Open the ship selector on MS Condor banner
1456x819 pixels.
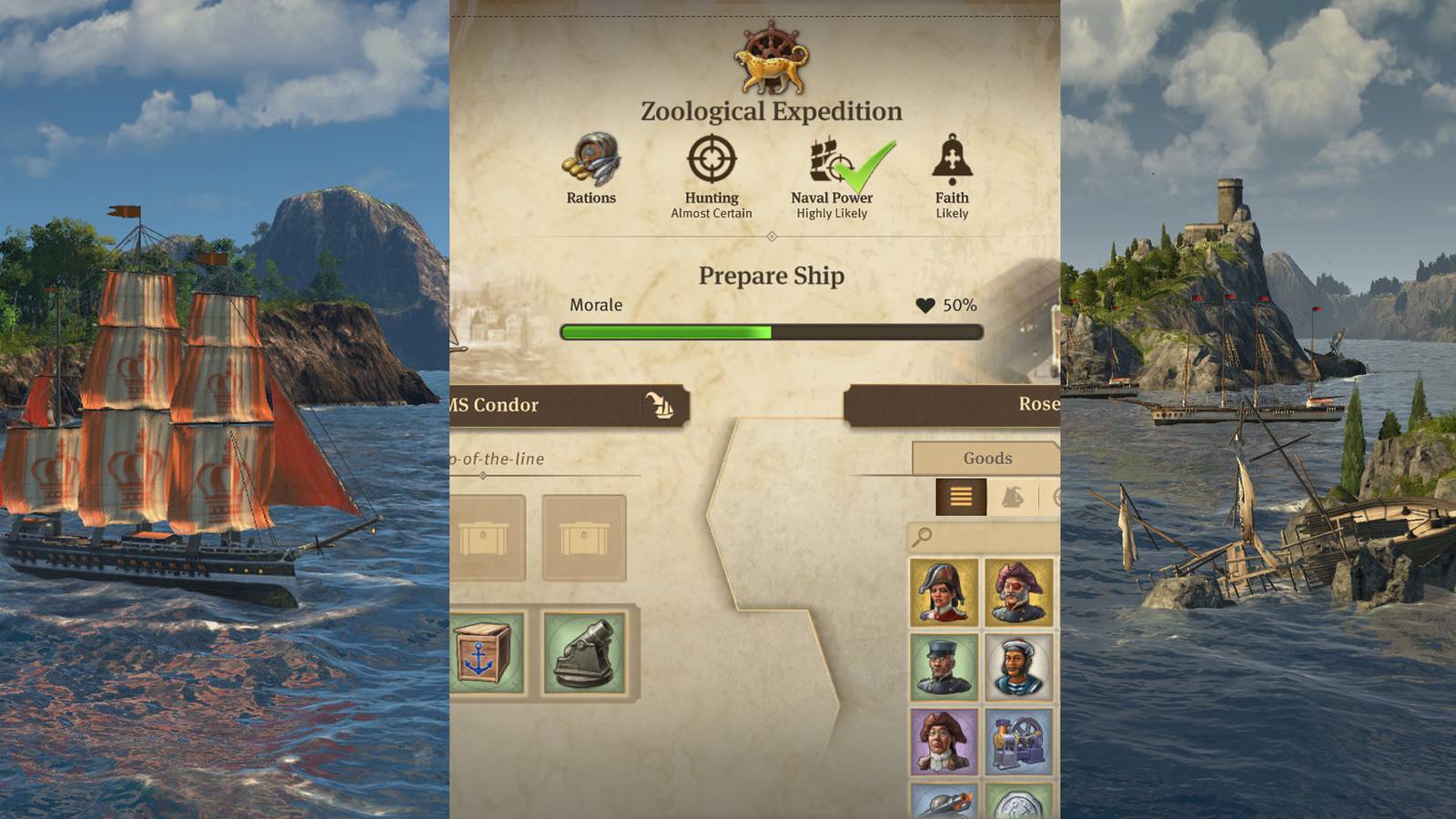coord(660,406)
